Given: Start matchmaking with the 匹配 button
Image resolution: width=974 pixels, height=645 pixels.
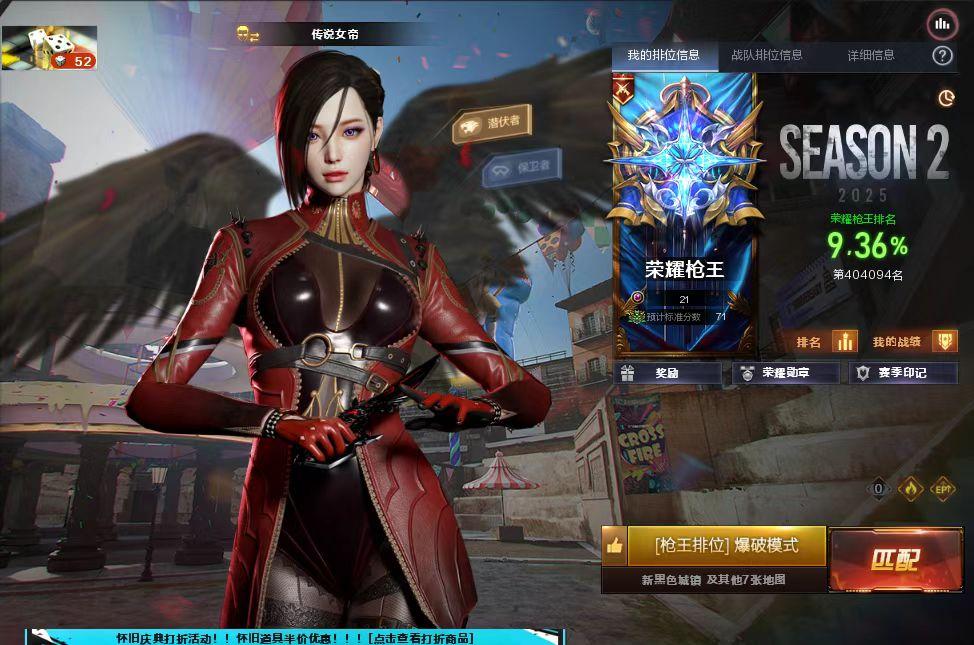Looking at the screenshot, I should [x=894, y=560].
